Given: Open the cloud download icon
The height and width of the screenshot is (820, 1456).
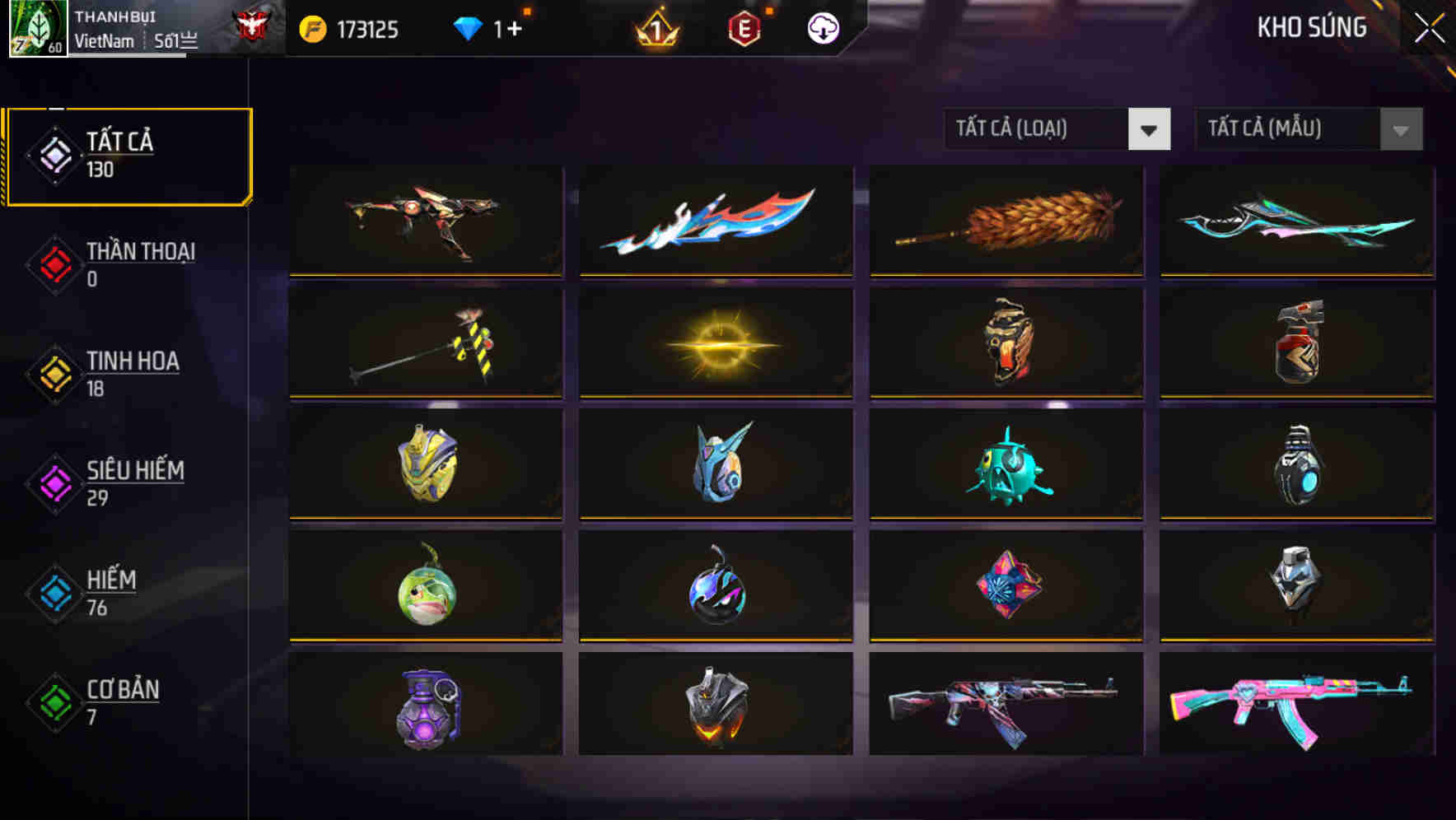Looking at the screenshot, I should click(823, 27).
